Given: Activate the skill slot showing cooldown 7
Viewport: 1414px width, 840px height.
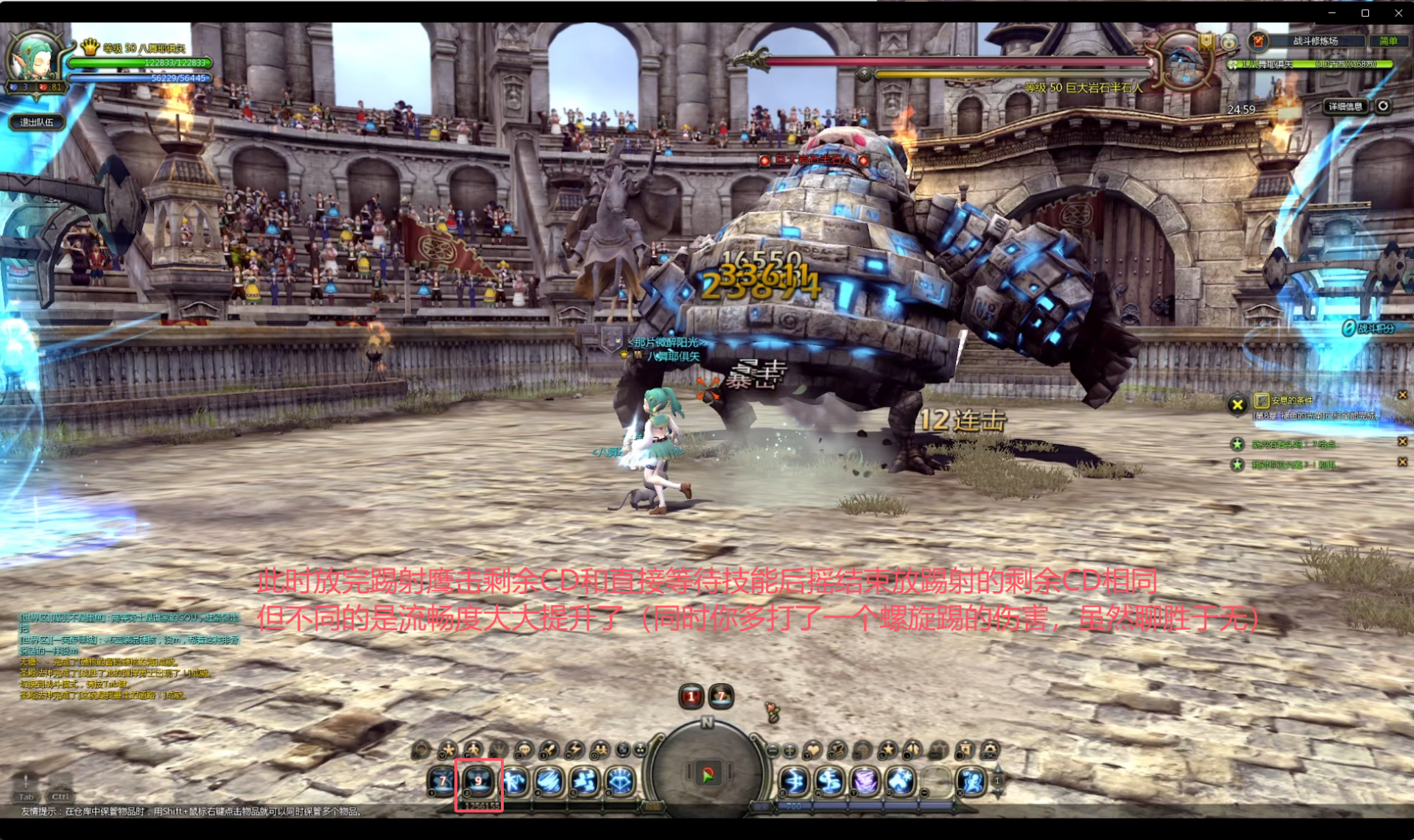Looking at the screenshot, I should pos(443,782).
